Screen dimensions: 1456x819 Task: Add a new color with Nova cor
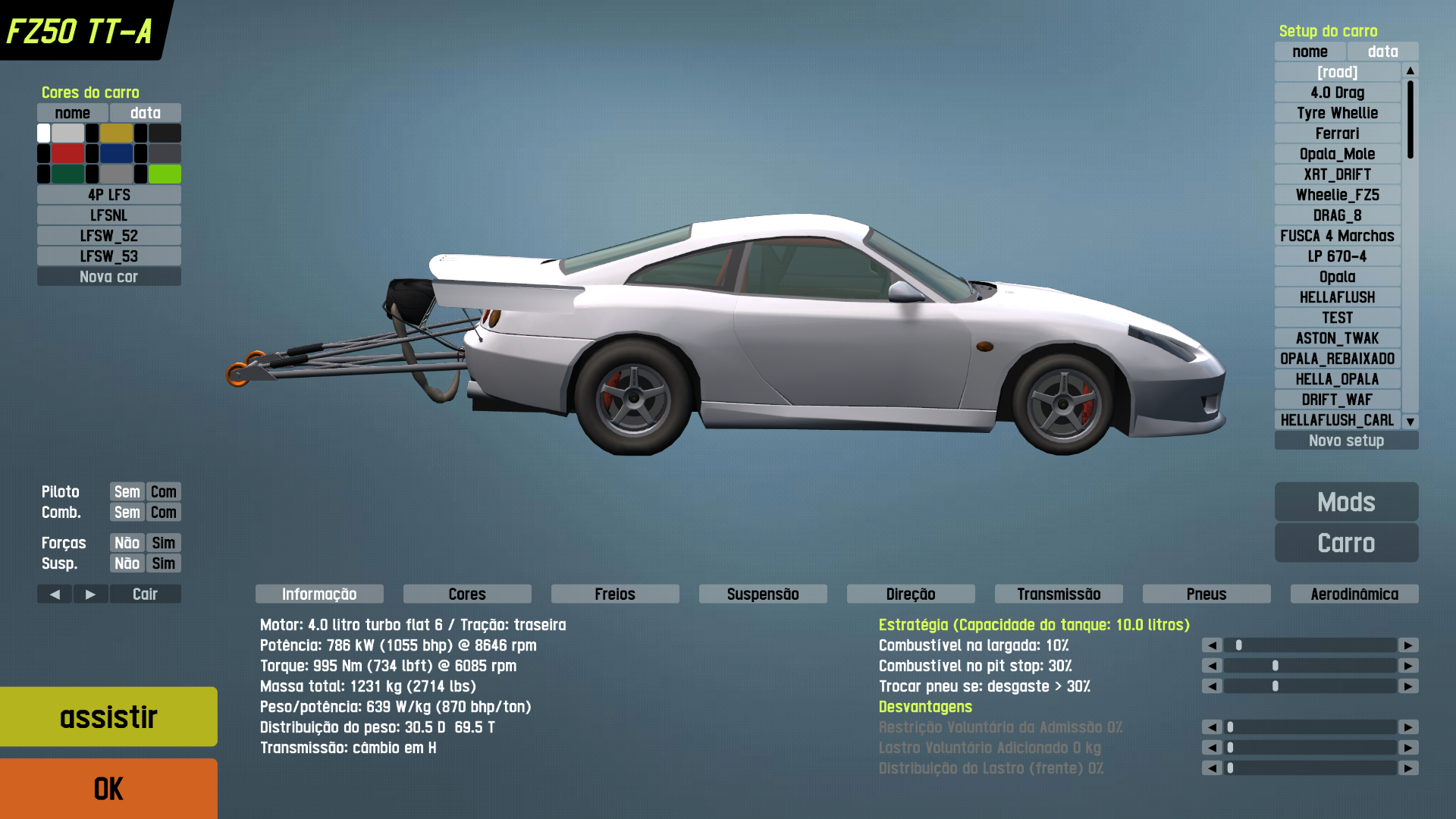(108, 277)
